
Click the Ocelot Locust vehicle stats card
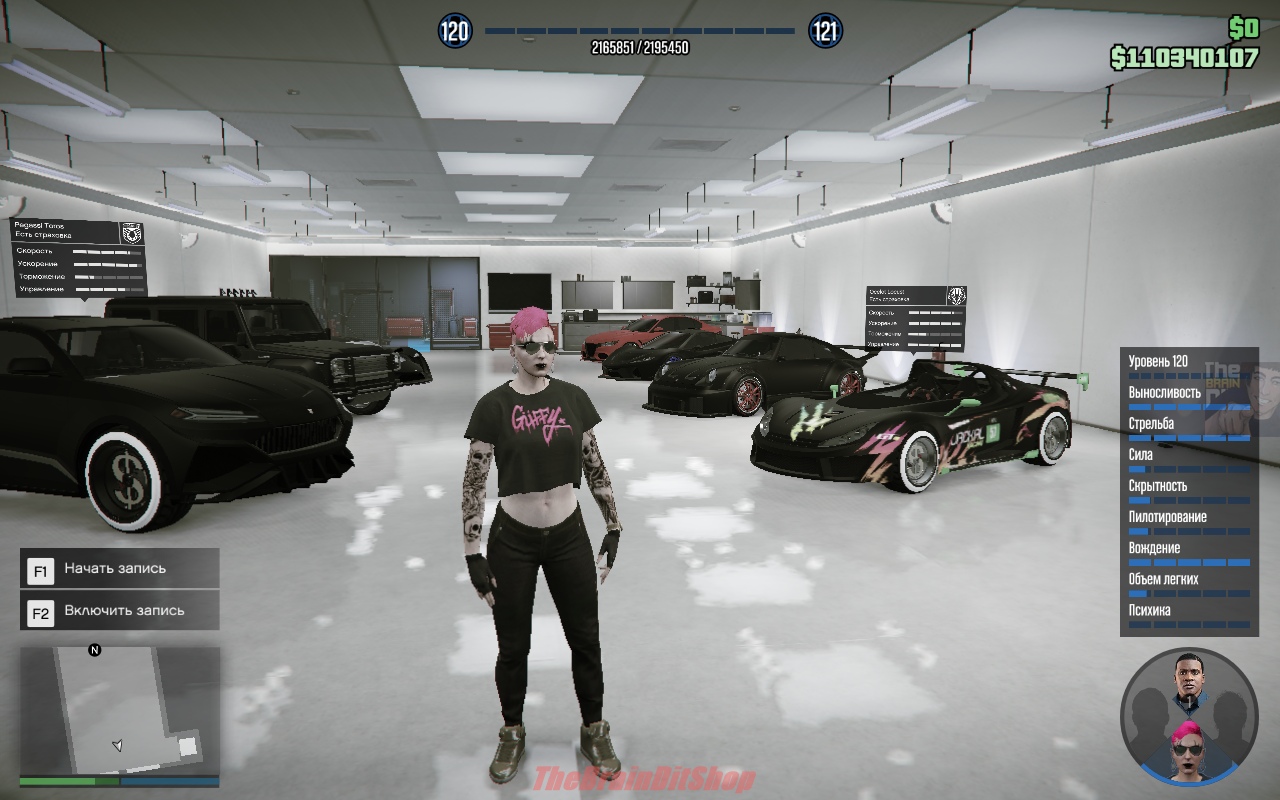pyautogui.click(x=915, y=318)
